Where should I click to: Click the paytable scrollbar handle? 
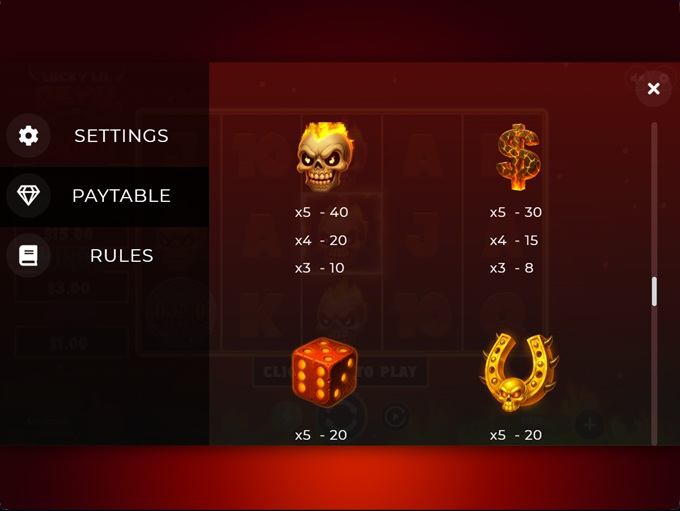tap(654, 291)
